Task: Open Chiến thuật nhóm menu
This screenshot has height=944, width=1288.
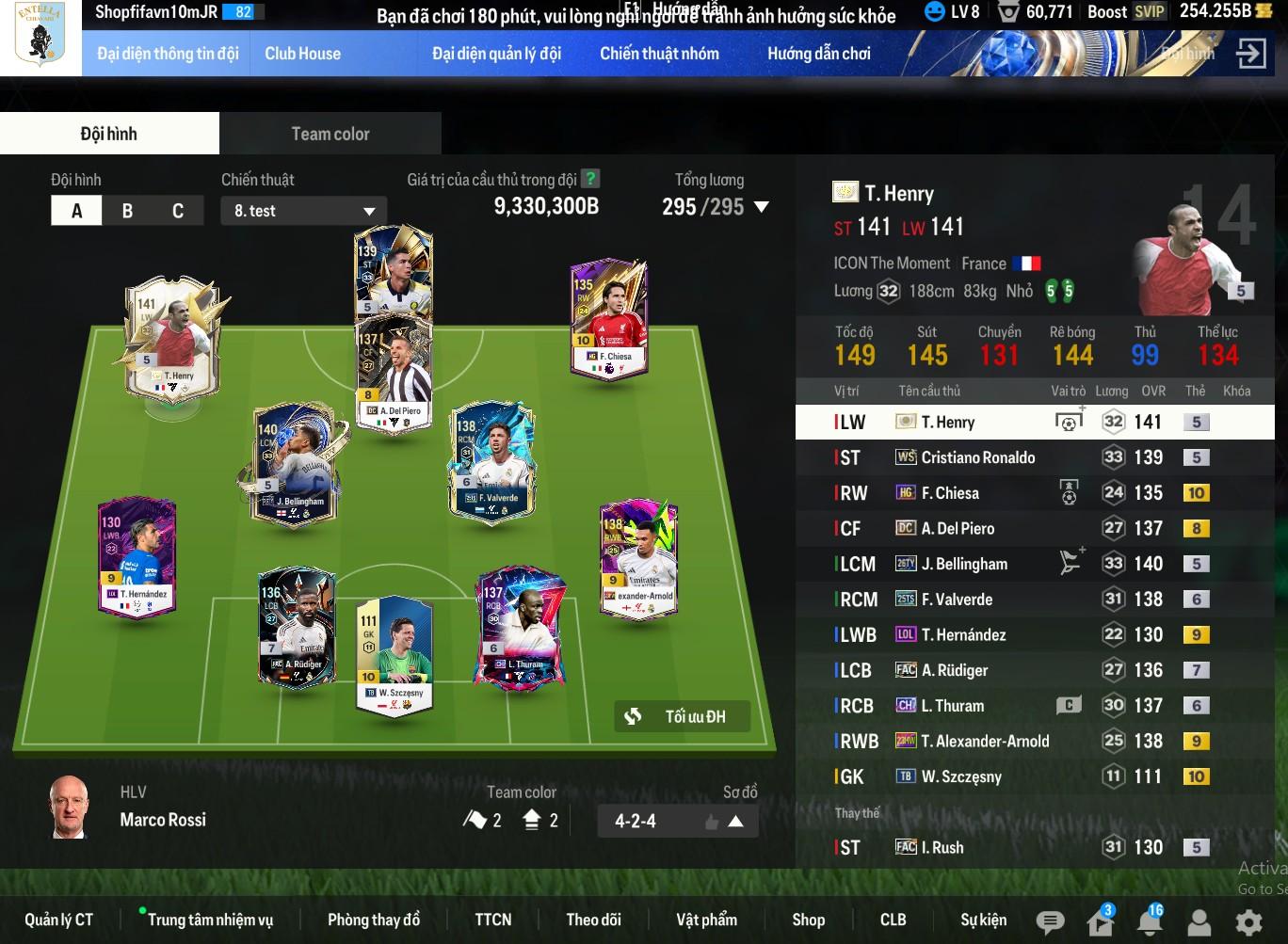Action: [x=659, y=54]
